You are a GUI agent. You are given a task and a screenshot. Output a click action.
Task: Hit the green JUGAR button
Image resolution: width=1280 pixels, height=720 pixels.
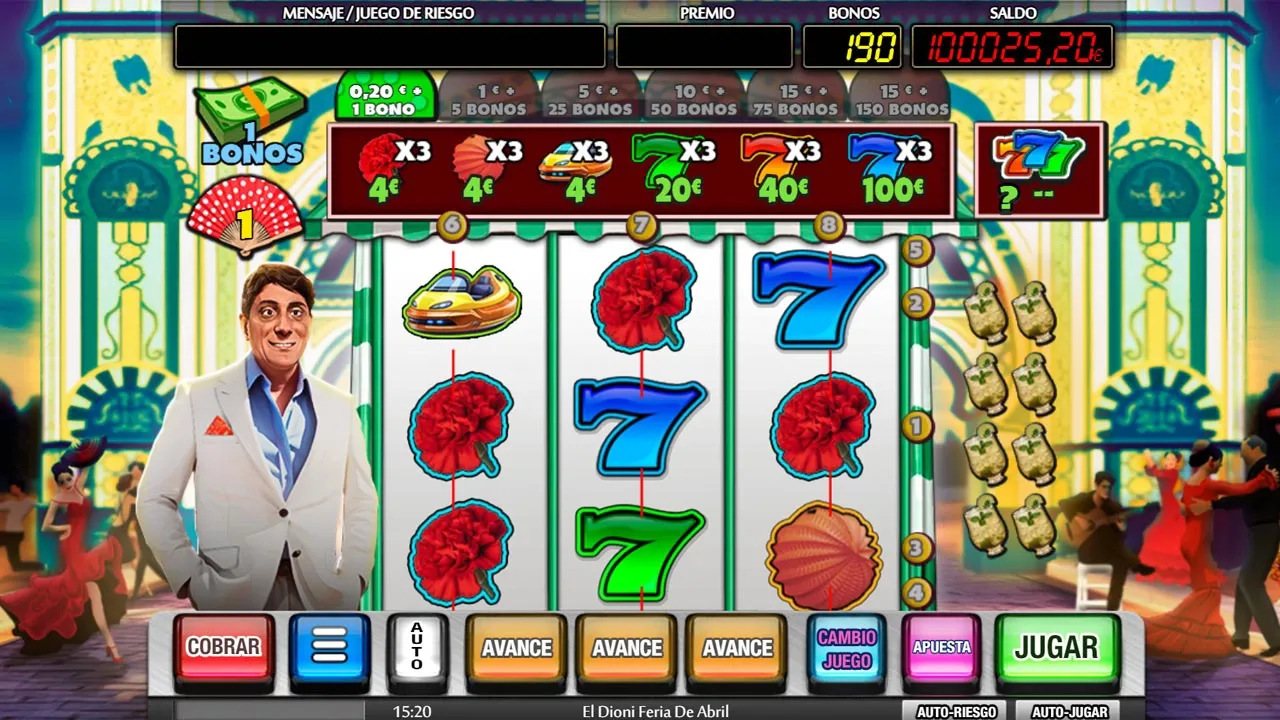coord(1056,648)
